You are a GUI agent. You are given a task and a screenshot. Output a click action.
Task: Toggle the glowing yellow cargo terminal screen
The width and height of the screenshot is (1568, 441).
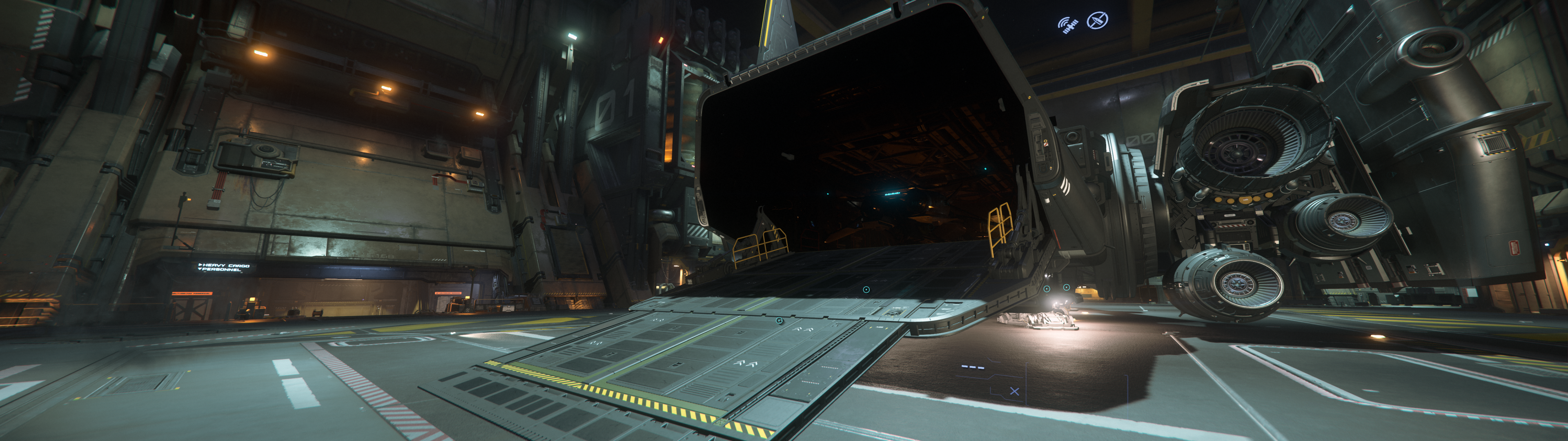[253, 299]
